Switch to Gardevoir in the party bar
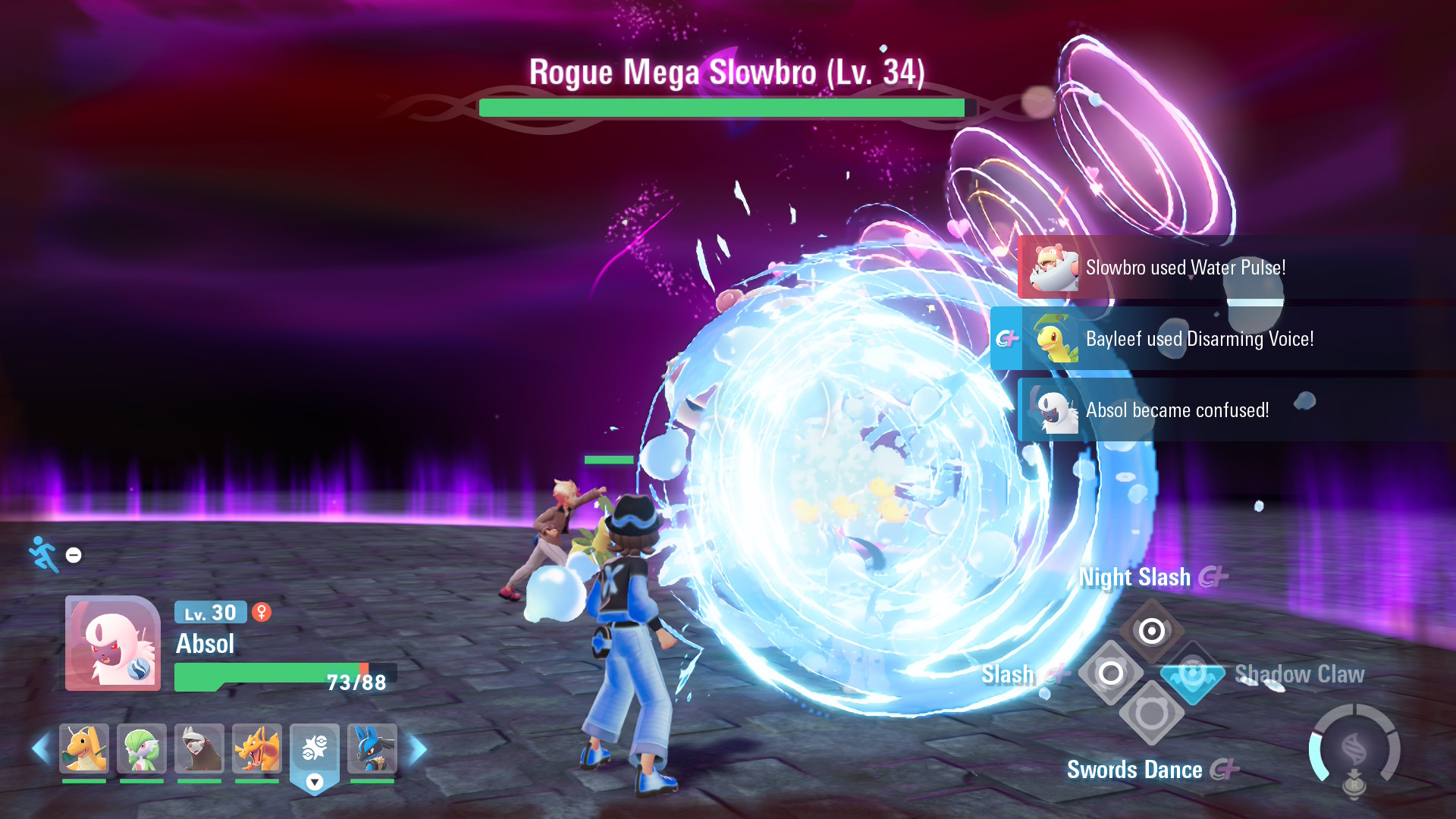This screenshot has width=1456, height=819. [x=142, y=748]
